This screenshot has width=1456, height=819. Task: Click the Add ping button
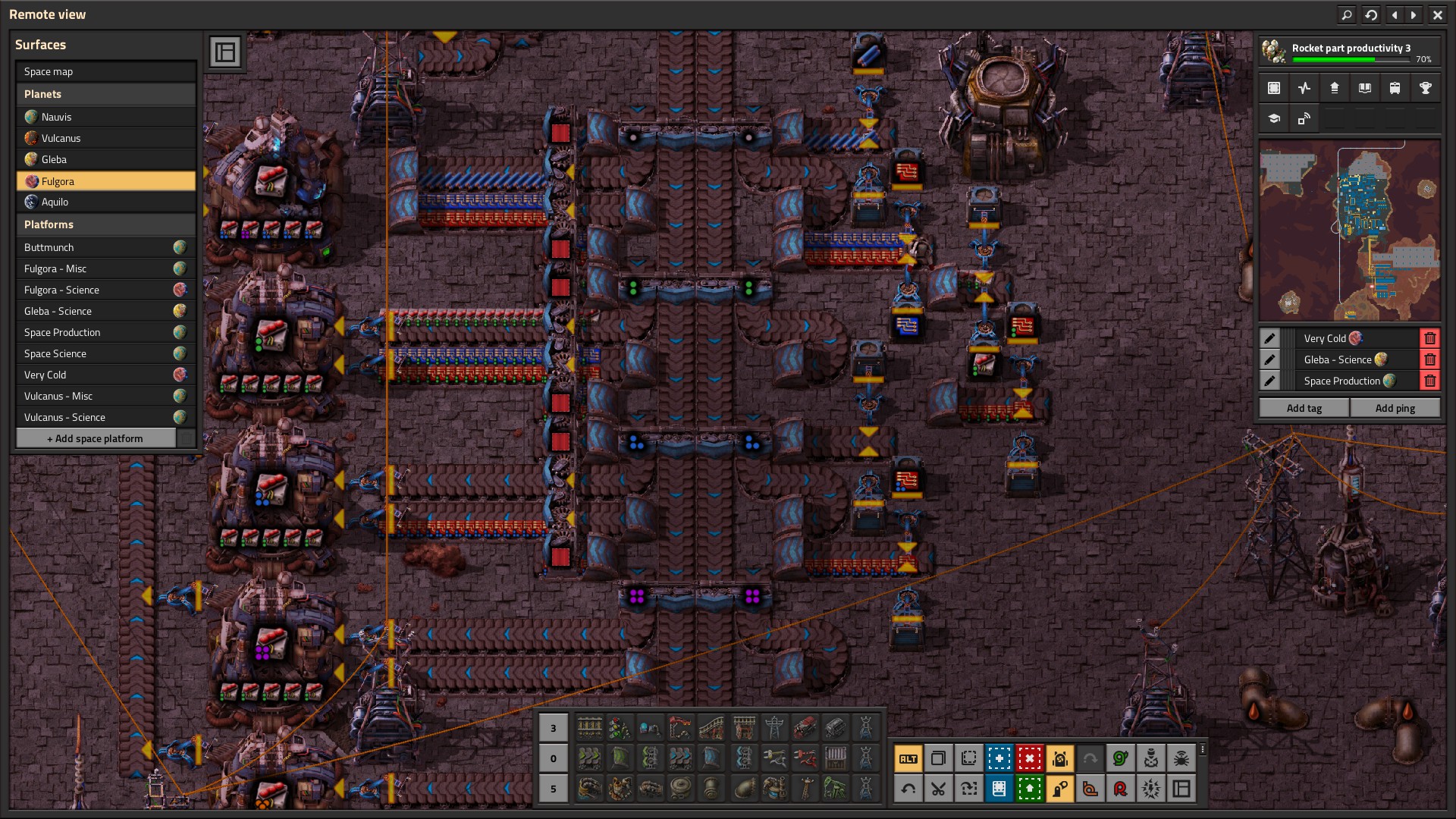pos(1395,408)
